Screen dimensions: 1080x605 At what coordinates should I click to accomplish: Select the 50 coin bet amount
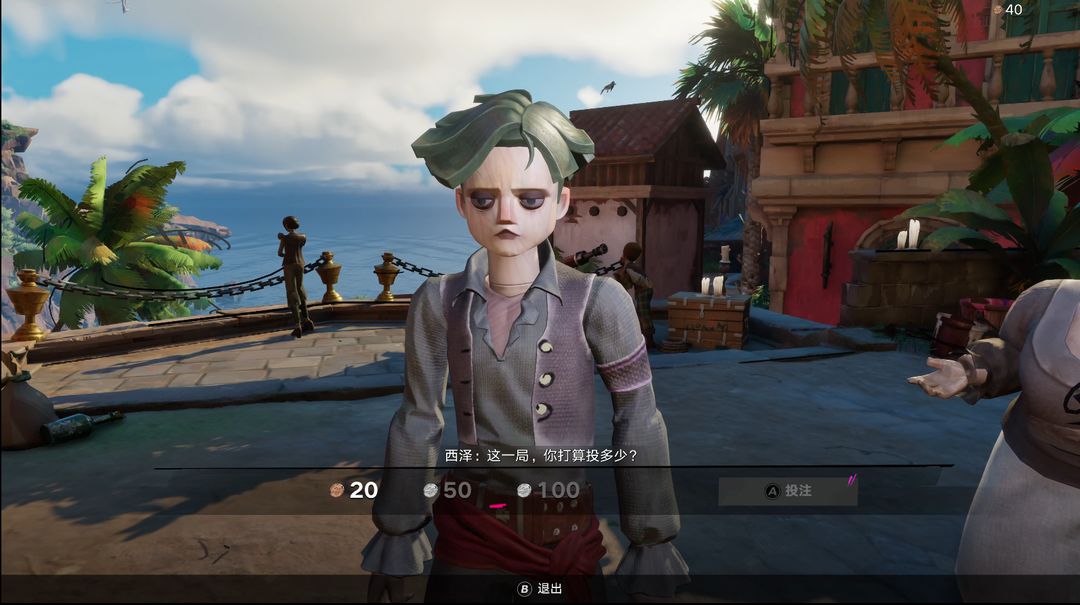tap(447, 490)
